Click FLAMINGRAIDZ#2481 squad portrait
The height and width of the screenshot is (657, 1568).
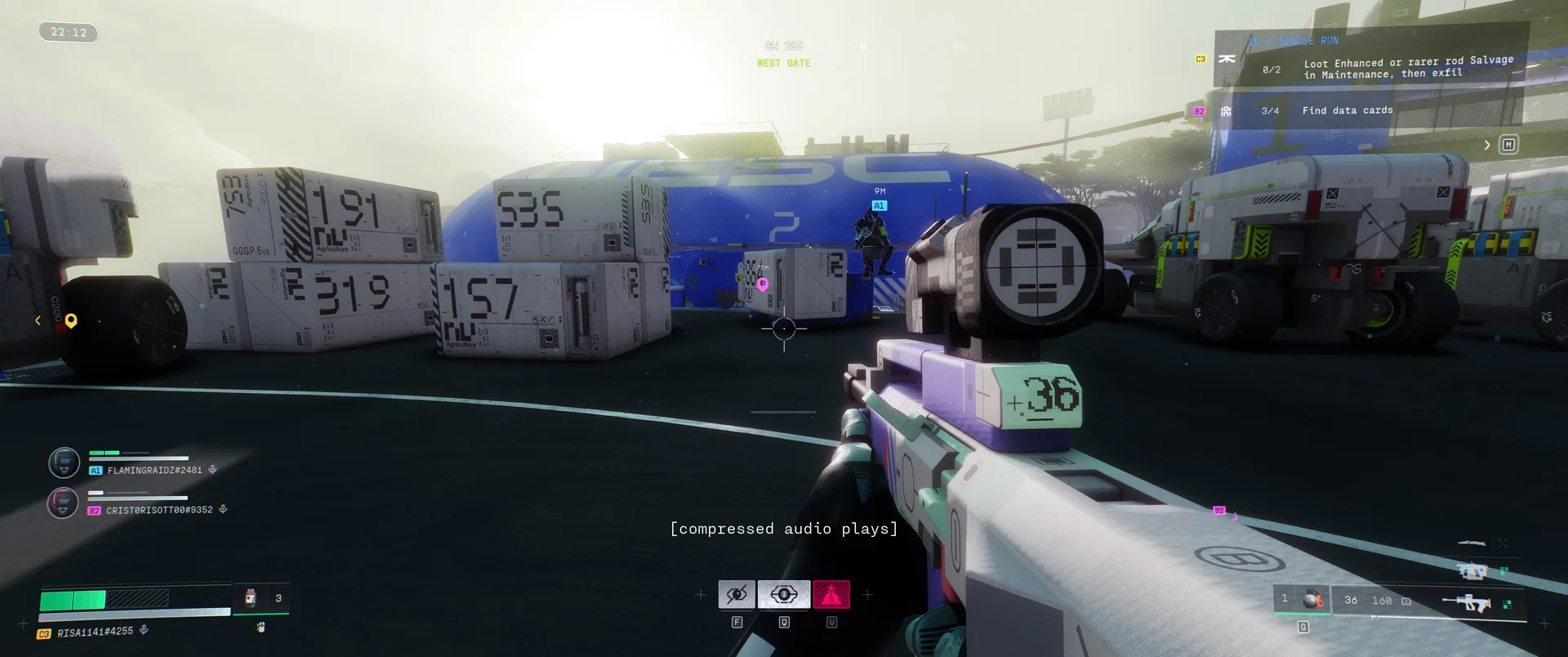pyautogui.click(x=64, y=463)
